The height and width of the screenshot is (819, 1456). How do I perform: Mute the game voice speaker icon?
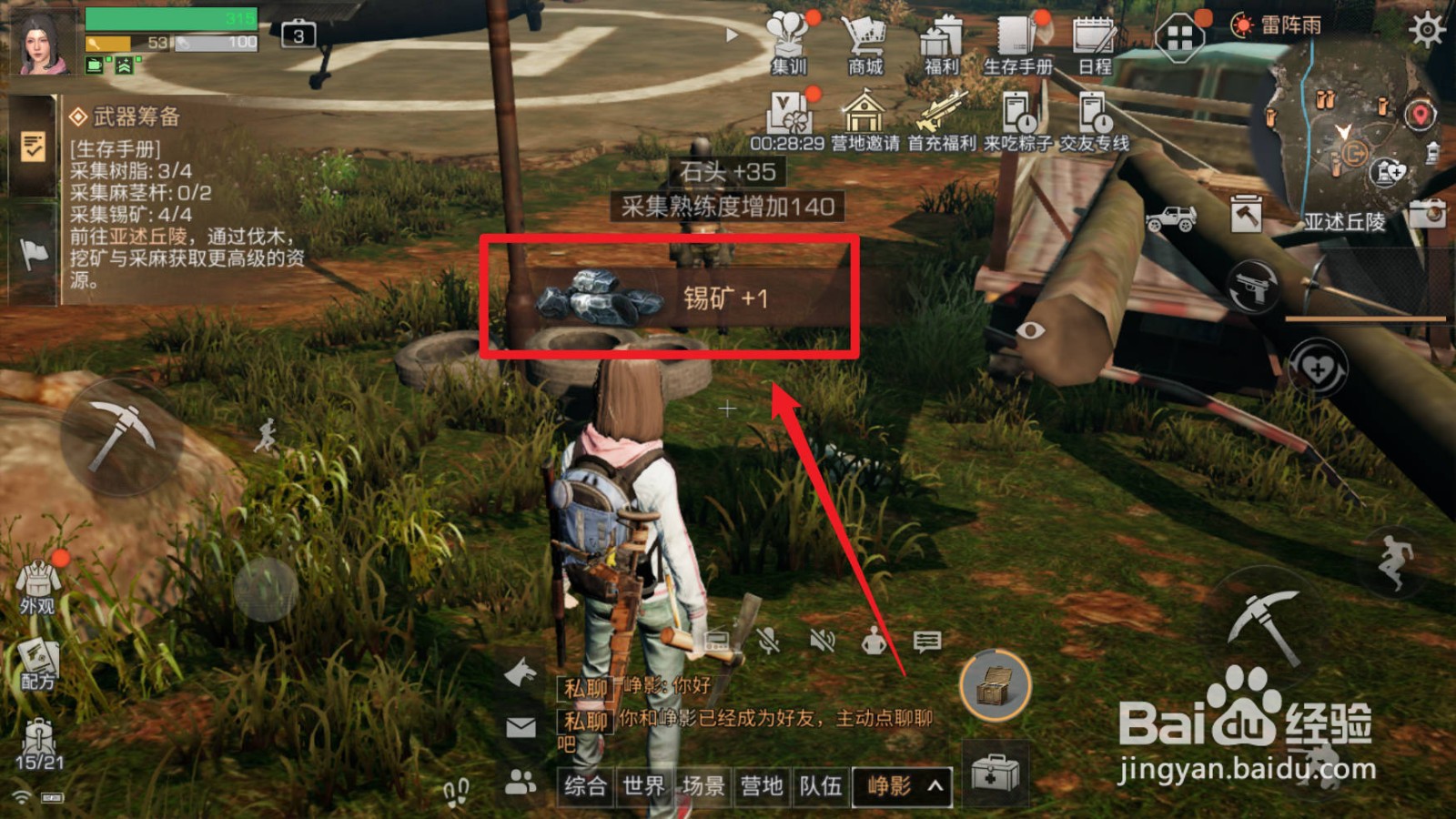[824, 642]
